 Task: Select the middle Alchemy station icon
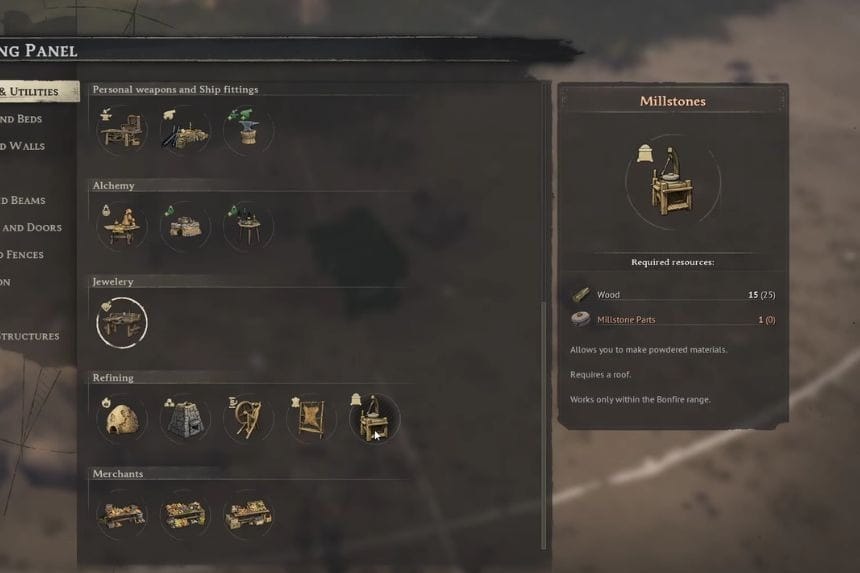pos(185,226)
